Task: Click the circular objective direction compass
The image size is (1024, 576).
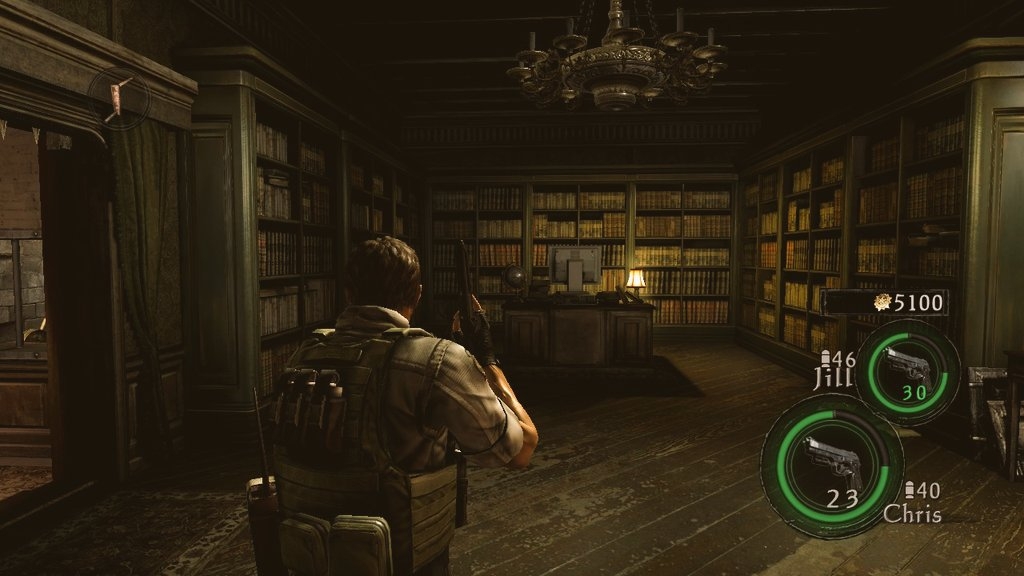Action: point(119,97)
